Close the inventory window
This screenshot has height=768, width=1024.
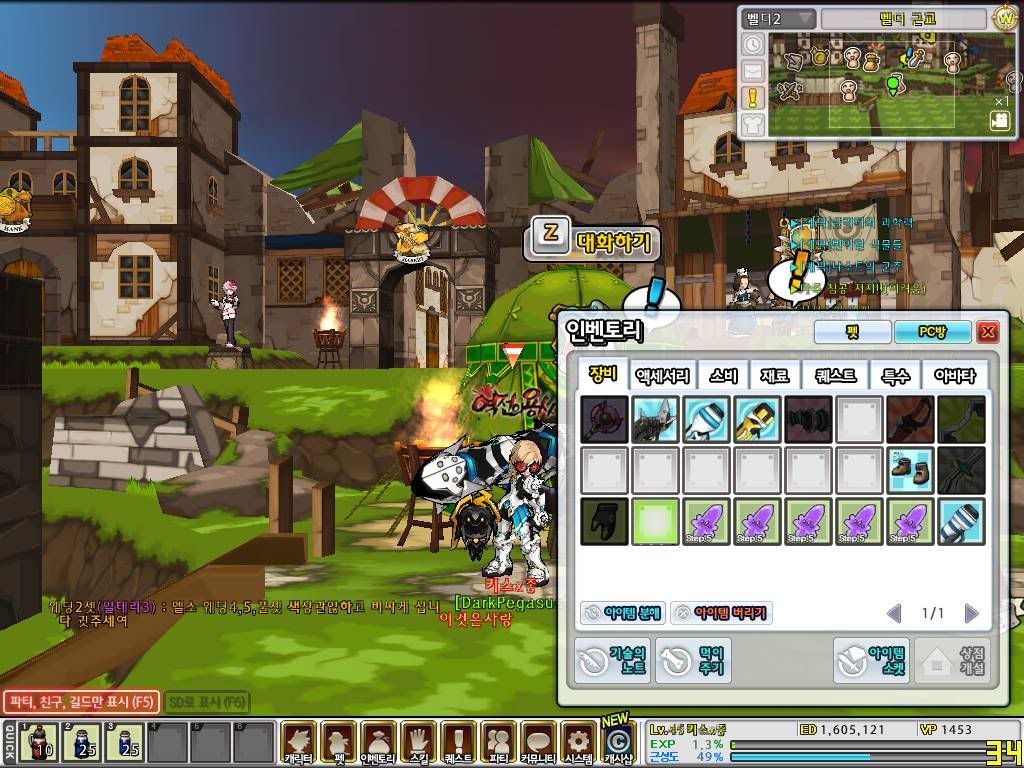[x=988, y=332]
